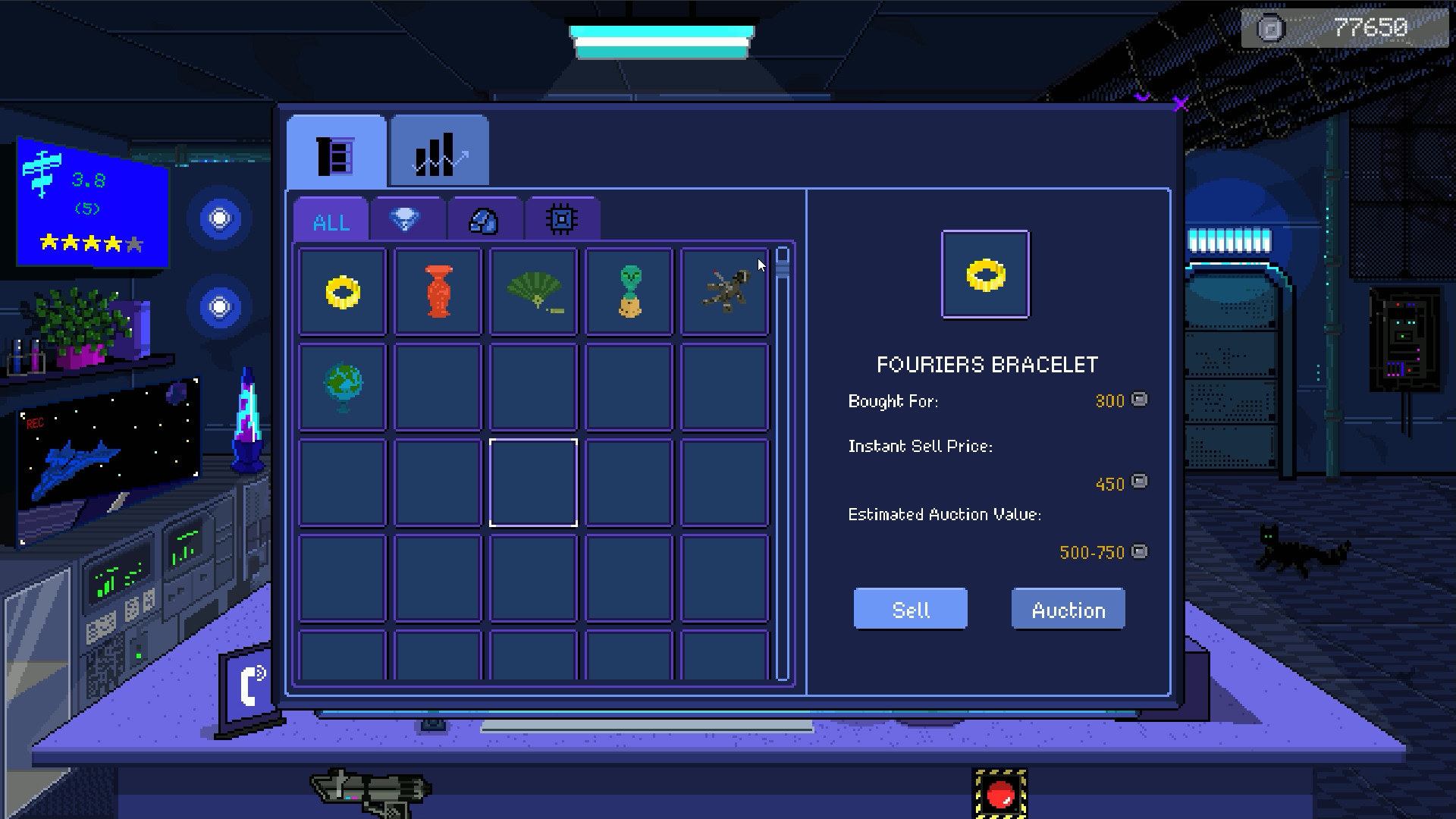Open the market statistics chart tab
This screenshot has height=819, width=1456.
tap(438, 151)
